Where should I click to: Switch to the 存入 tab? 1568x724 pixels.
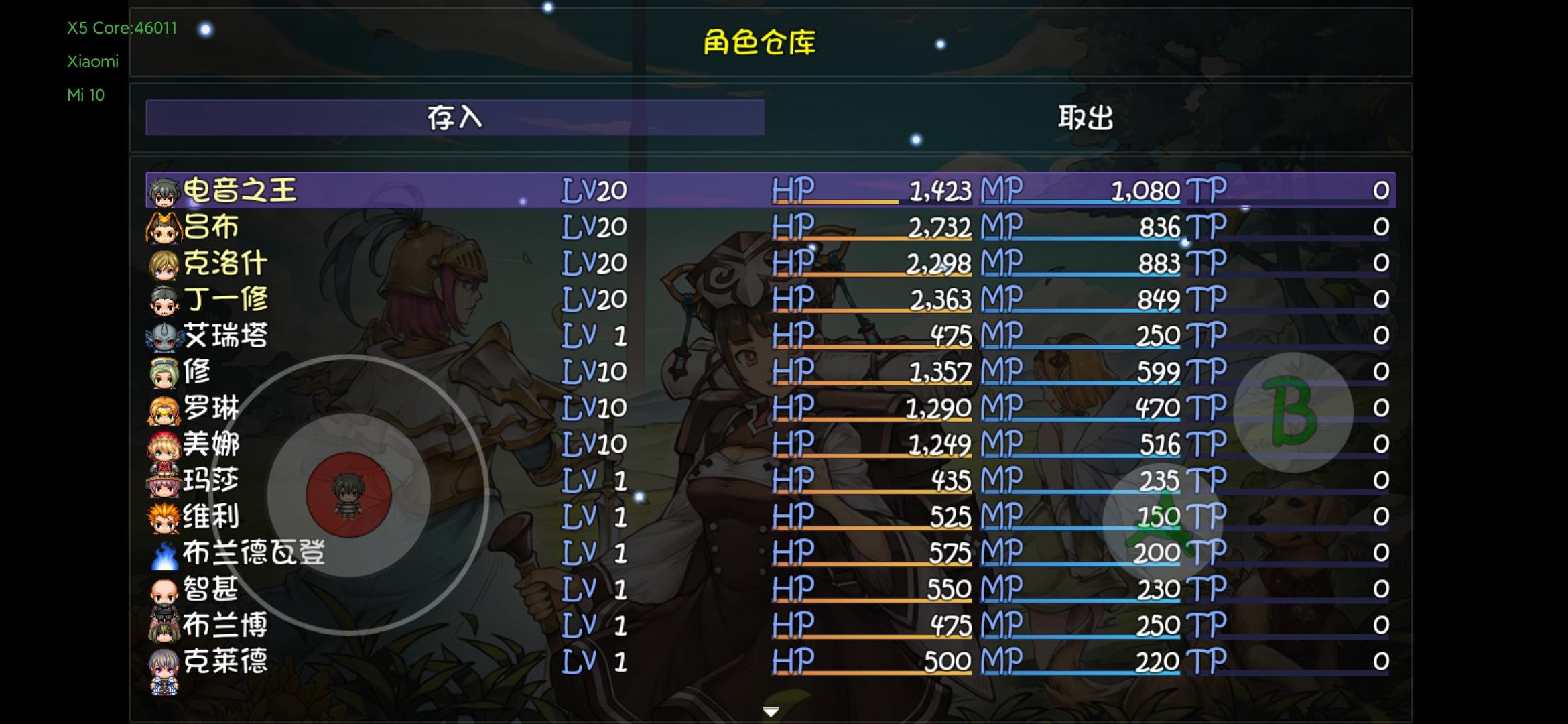tap(456, 117)
